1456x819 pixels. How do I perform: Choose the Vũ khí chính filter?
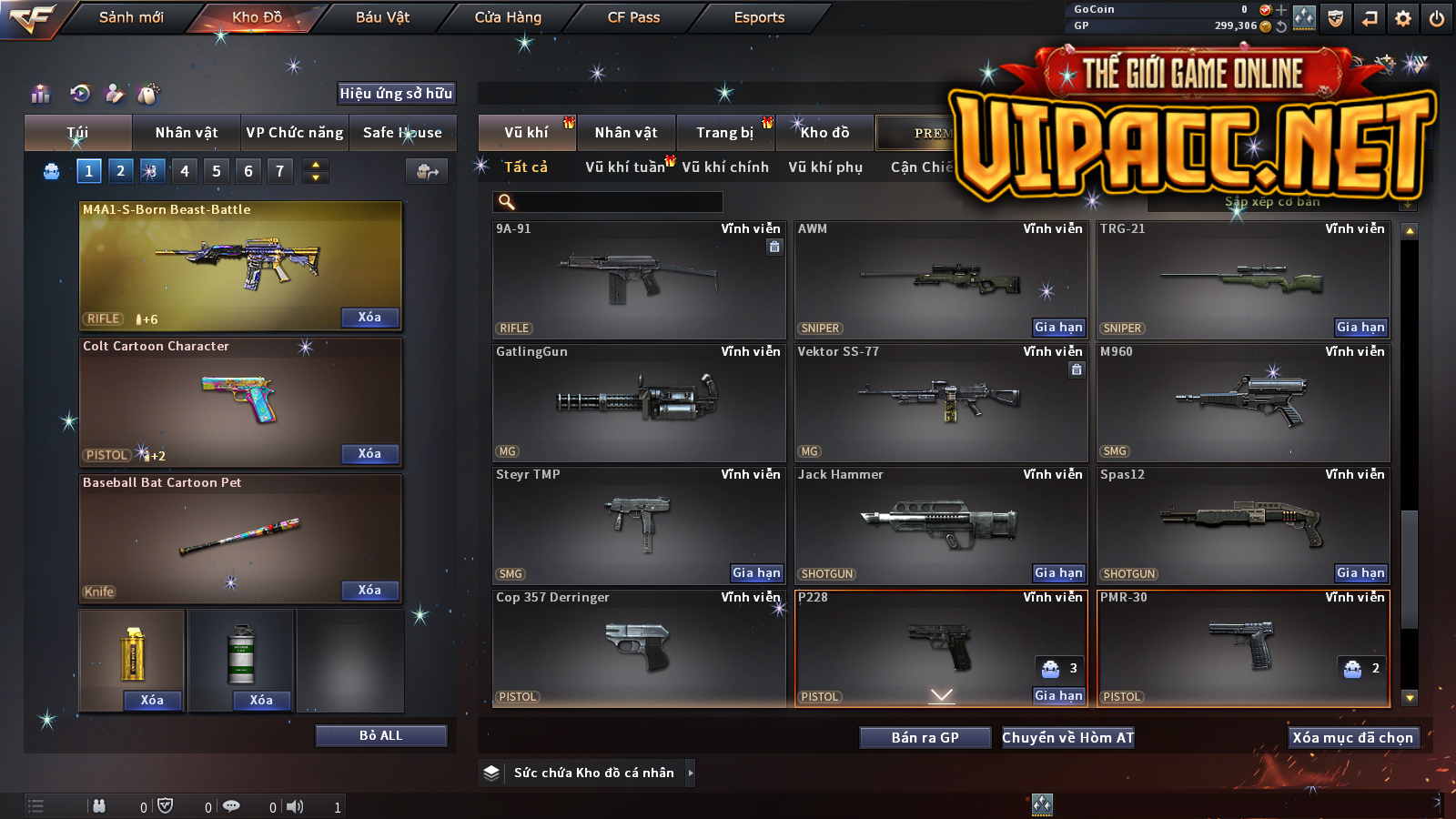click(725, 167)
